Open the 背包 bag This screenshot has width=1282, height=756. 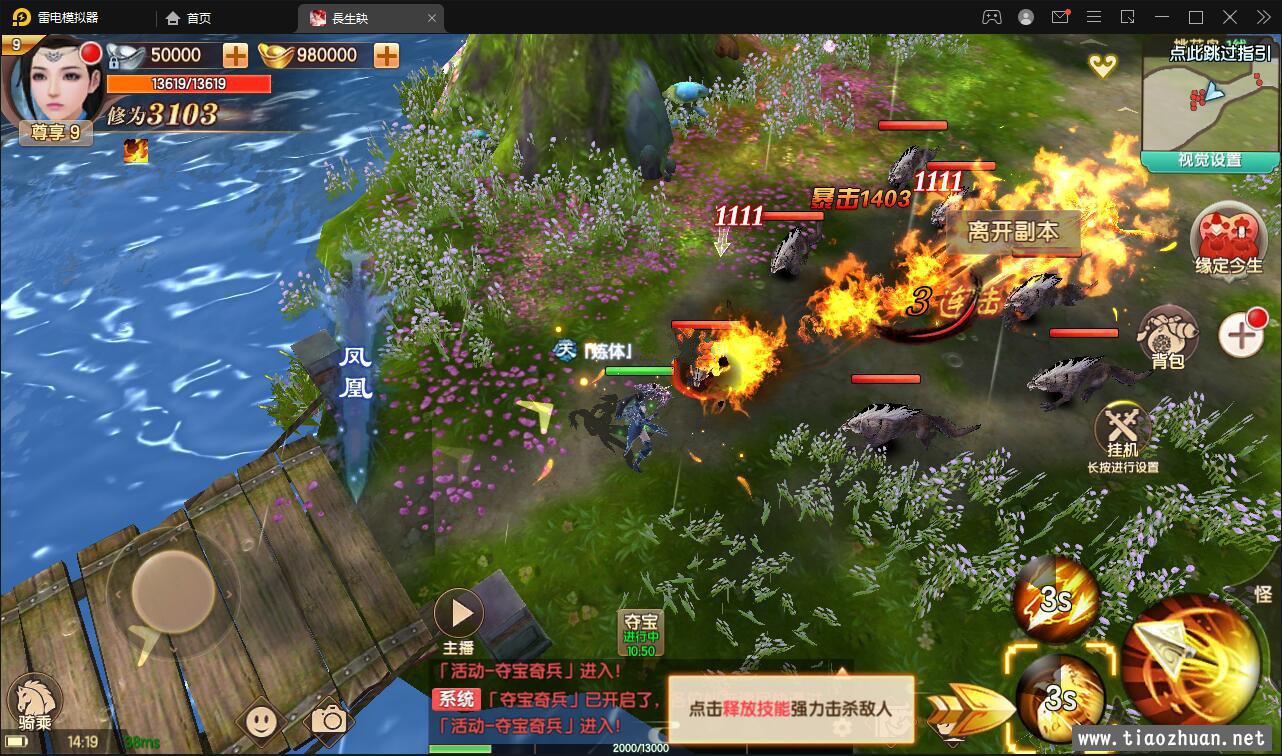tap(1167, 336)
